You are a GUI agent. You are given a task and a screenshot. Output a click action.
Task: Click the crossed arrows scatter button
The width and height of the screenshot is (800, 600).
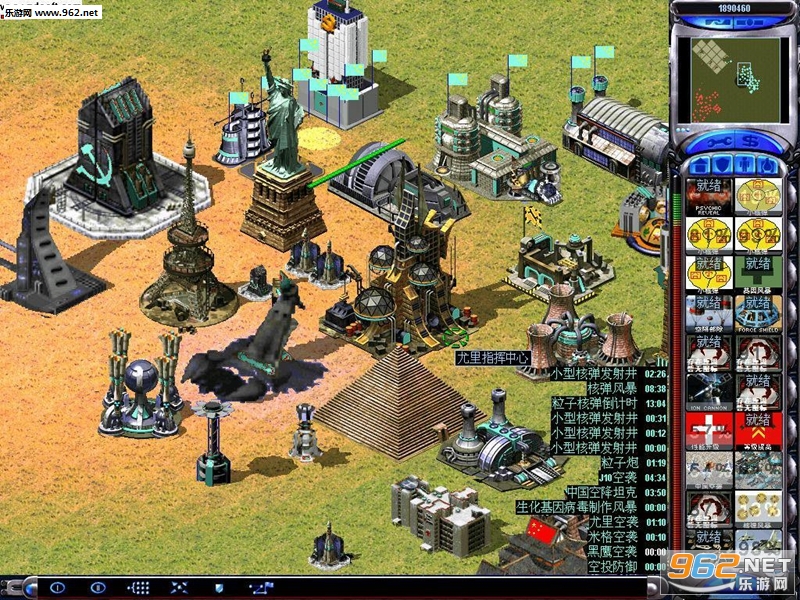coord(179,588)
